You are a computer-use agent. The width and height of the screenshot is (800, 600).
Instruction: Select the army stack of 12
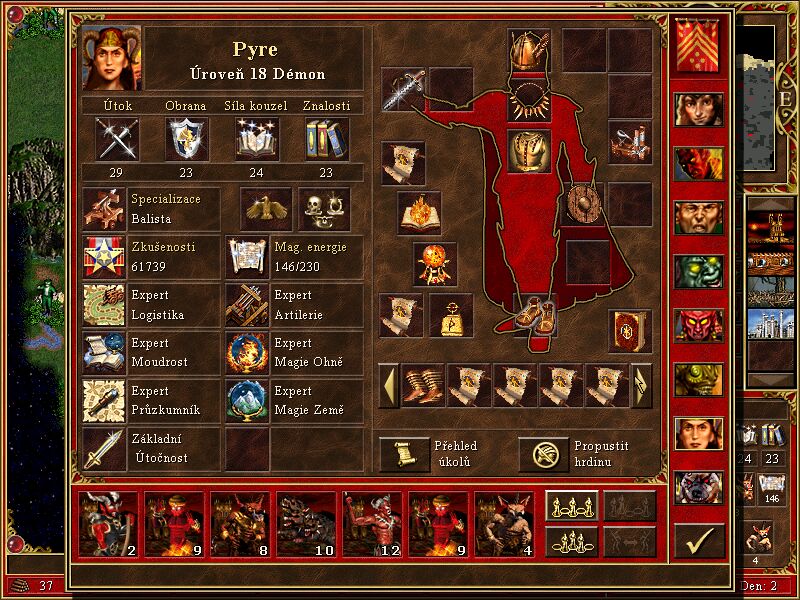pos(372,523)
